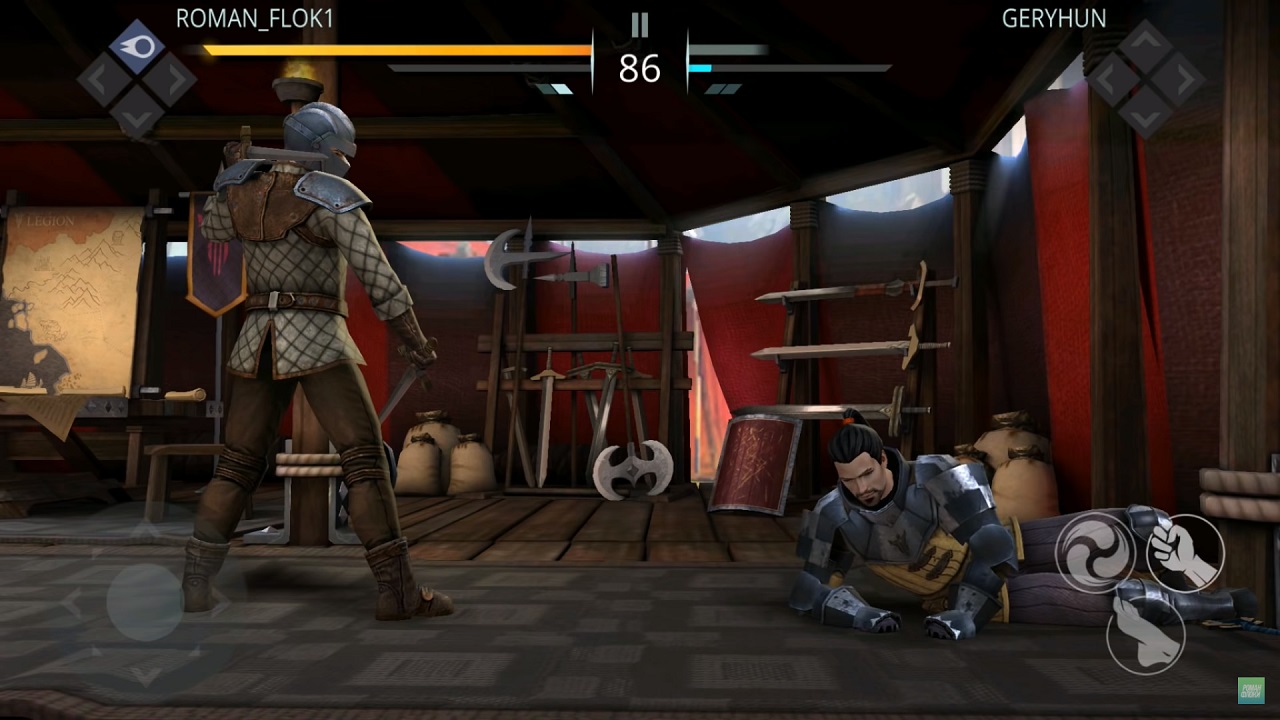Viewport: 1280px width, 720px height.
Task: Select the eye icon shadow ability
Action: point(137,47)
